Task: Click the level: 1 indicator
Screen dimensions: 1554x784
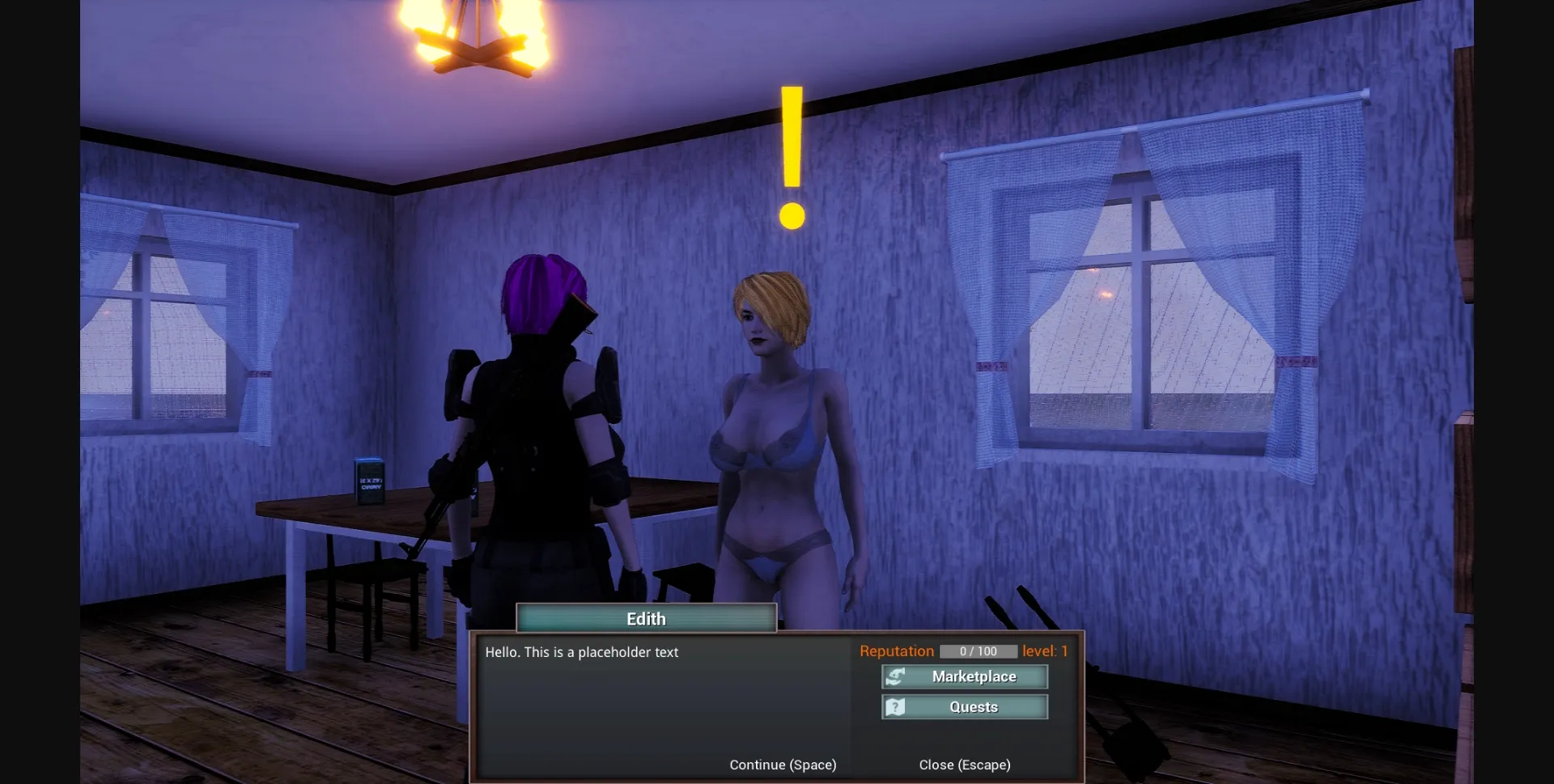Action: (1045, 651)
